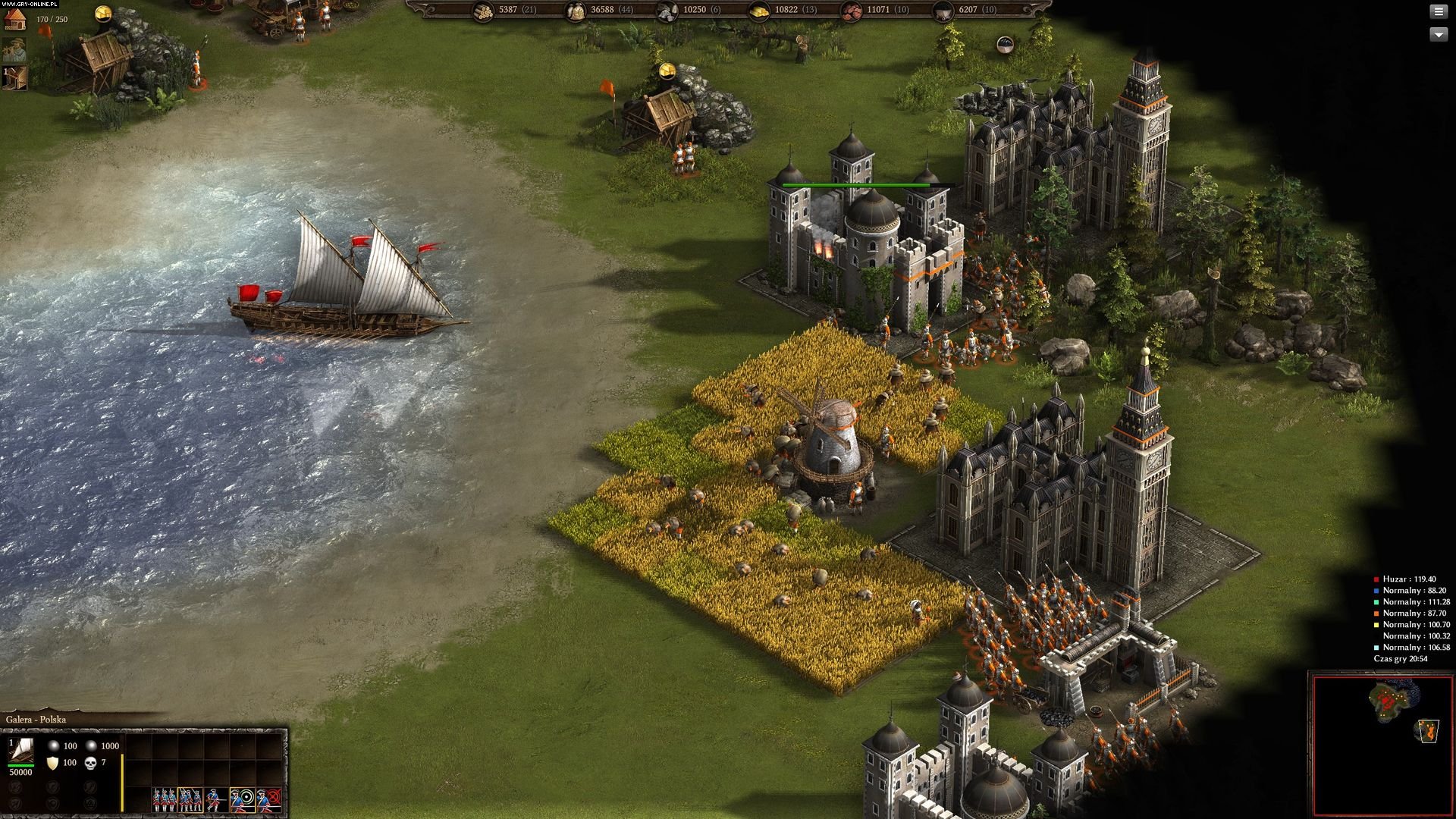The width and height of the screenshot is (1456, 819).
Task: Click the gold mine indicator above the central mine
Action: pos(667,71)
